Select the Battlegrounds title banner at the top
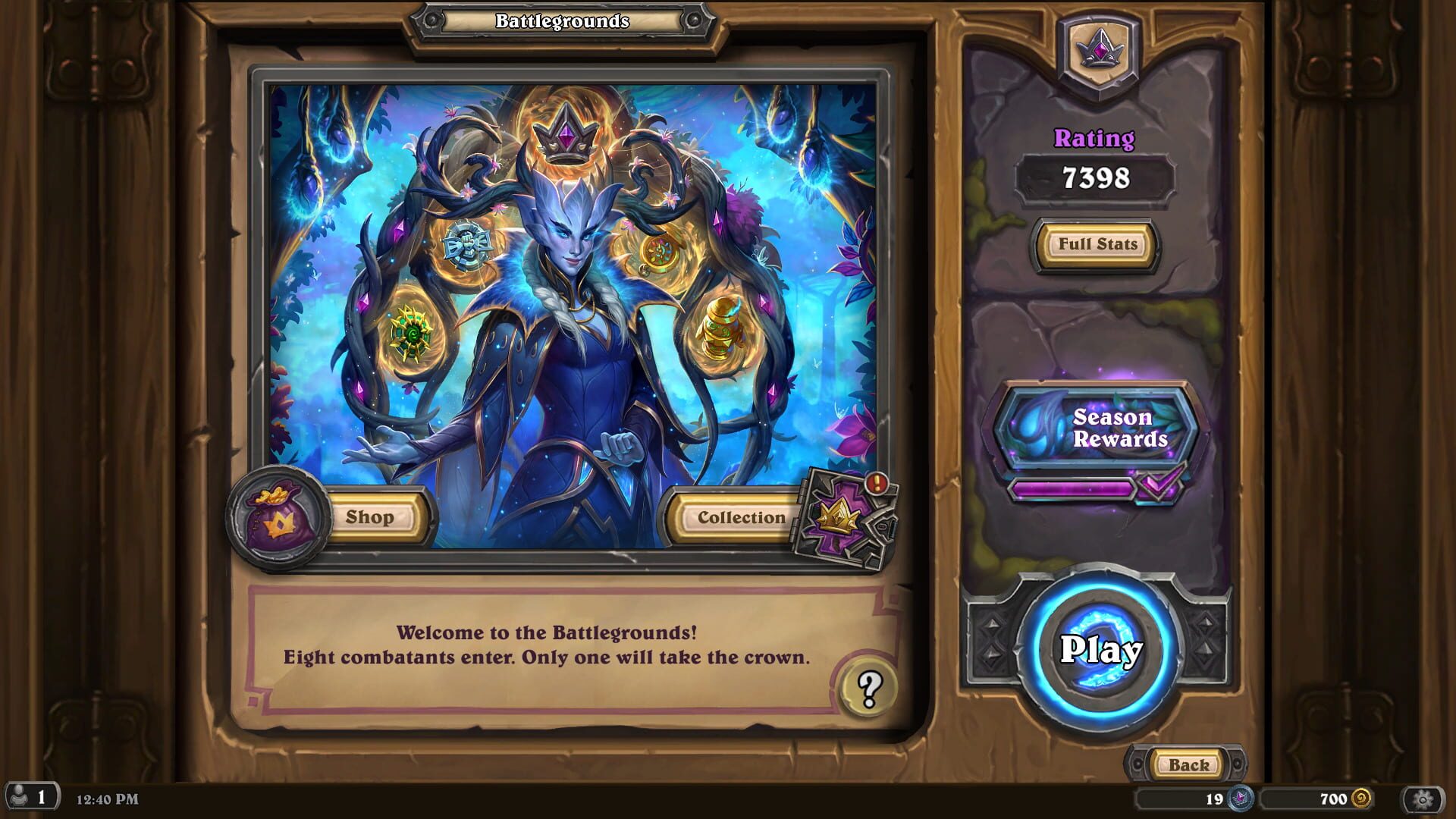 [x=561, y=21]
